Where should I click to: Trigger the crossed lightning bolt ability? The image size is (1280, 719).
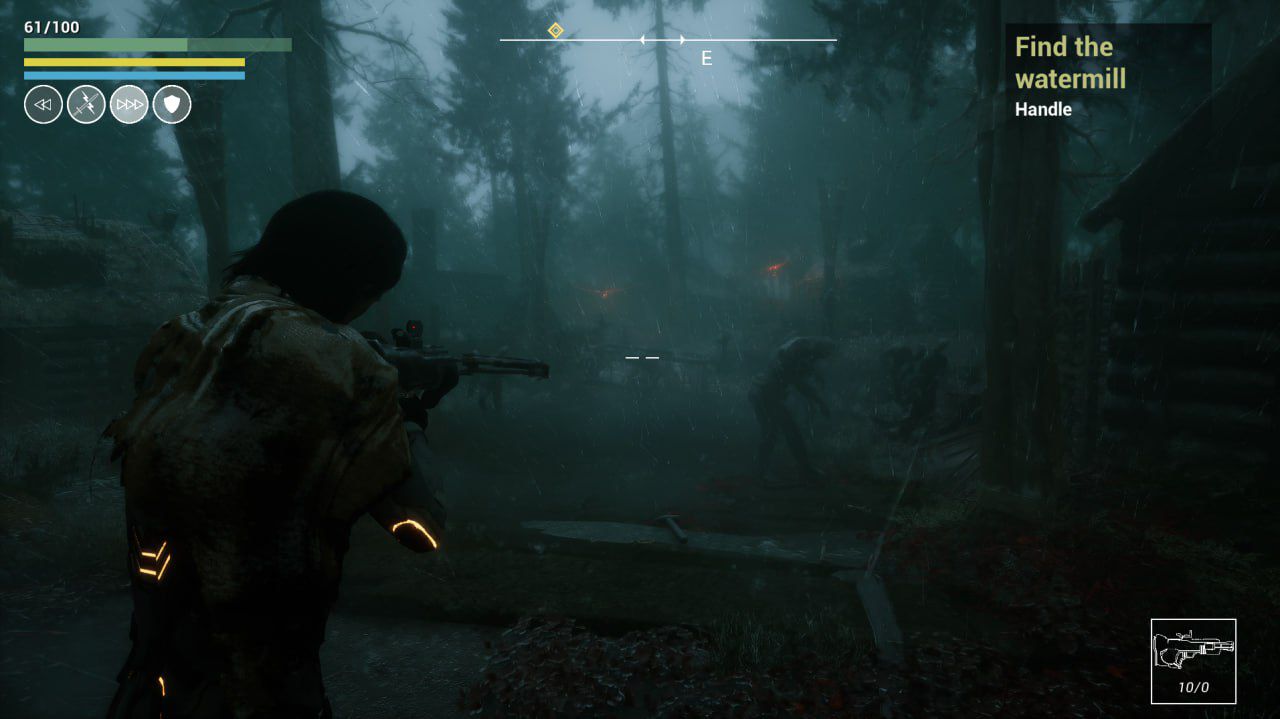tap(86, 104)
